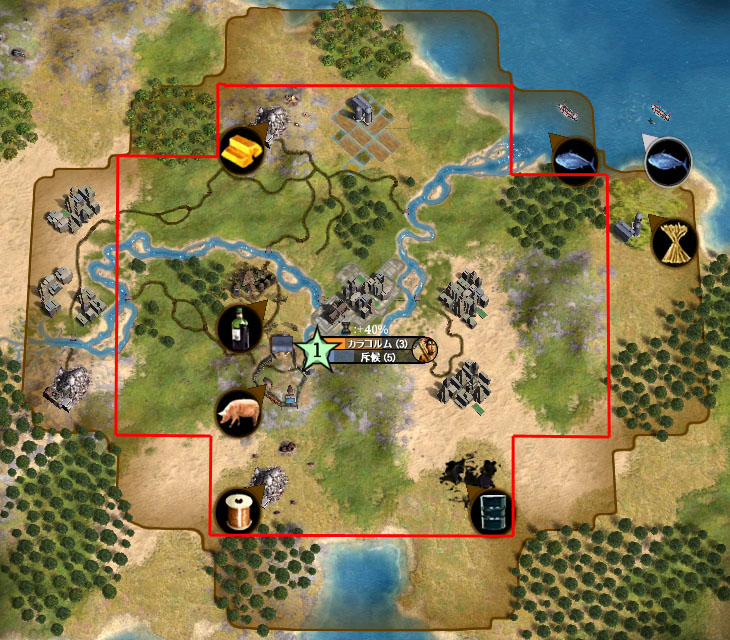Screen dimensions: 730x640
Task: Select the wheat sheaf resource icon
Action: click(670, 242)
